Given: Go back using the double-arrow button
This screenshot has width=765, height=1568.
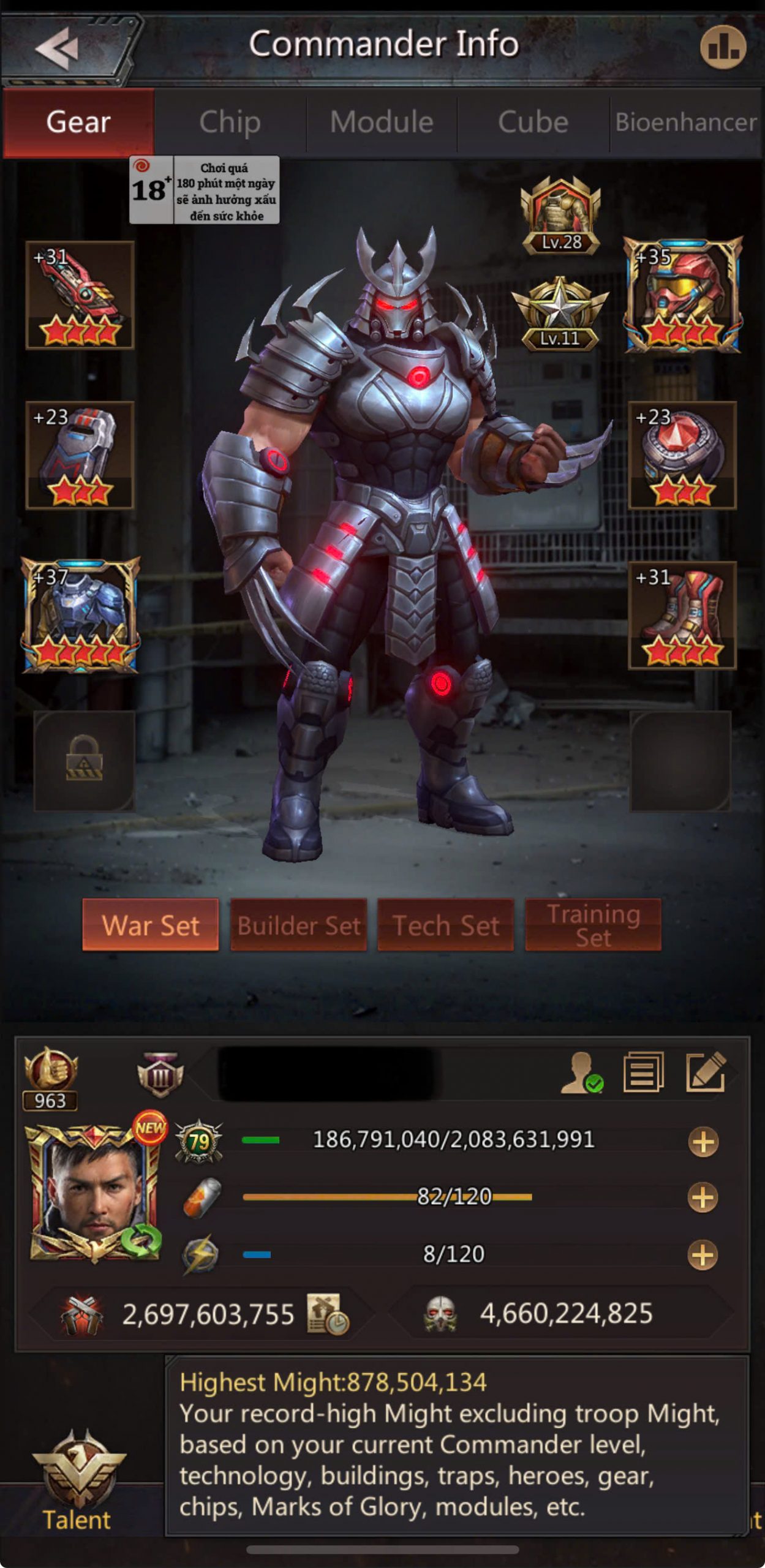Looking at the screenshot, I should (58, 49).
